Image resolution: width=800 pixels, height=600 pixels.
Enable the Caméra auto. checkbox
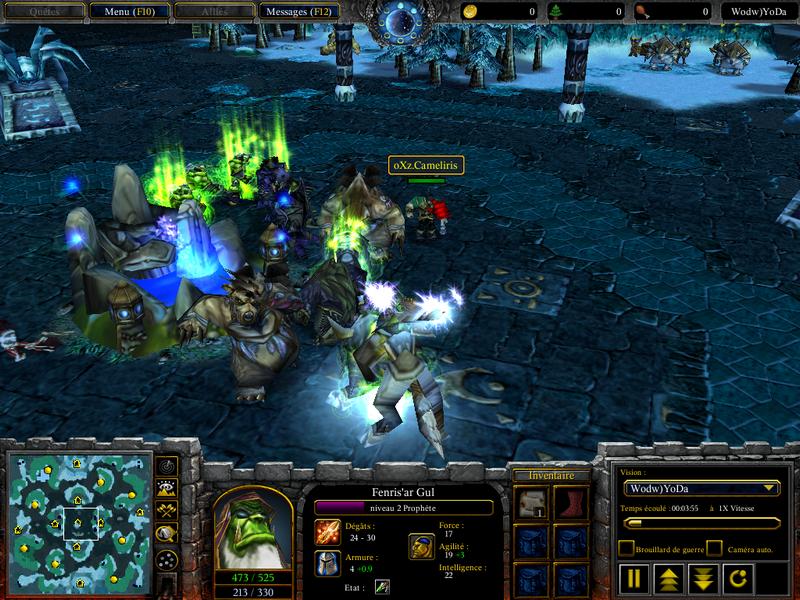point(714,548)
